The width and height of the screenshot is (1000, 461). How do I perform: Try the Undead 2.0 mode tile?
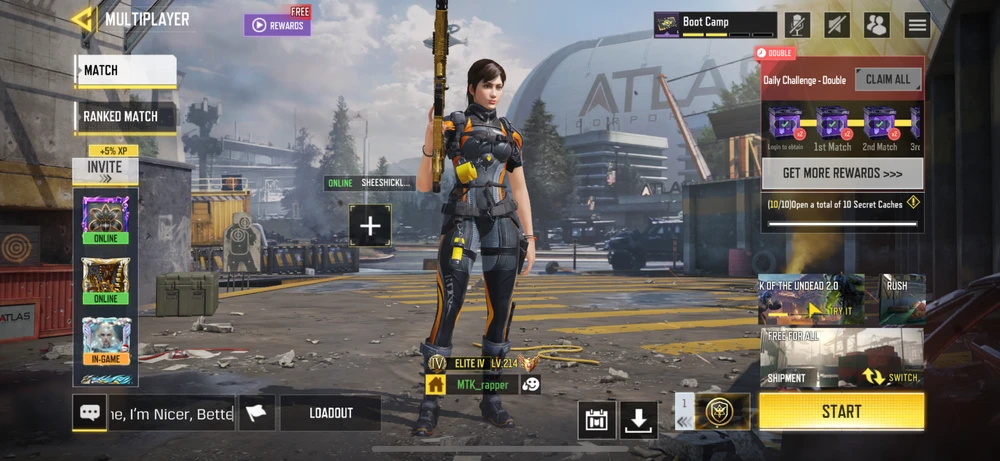[811, 299]
